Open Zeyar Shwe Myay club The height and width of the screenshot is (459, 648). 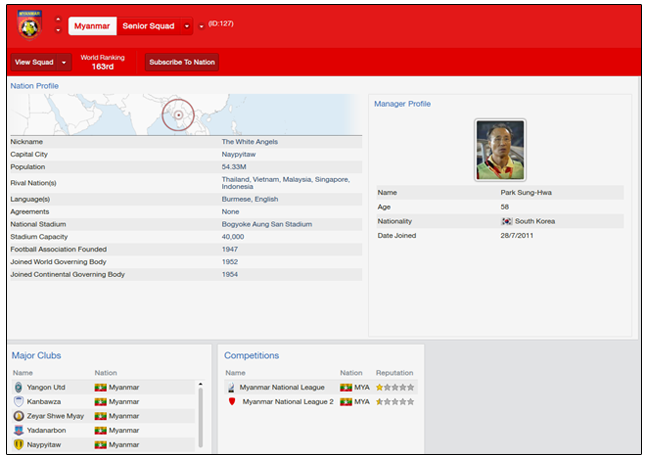point(54,415)
